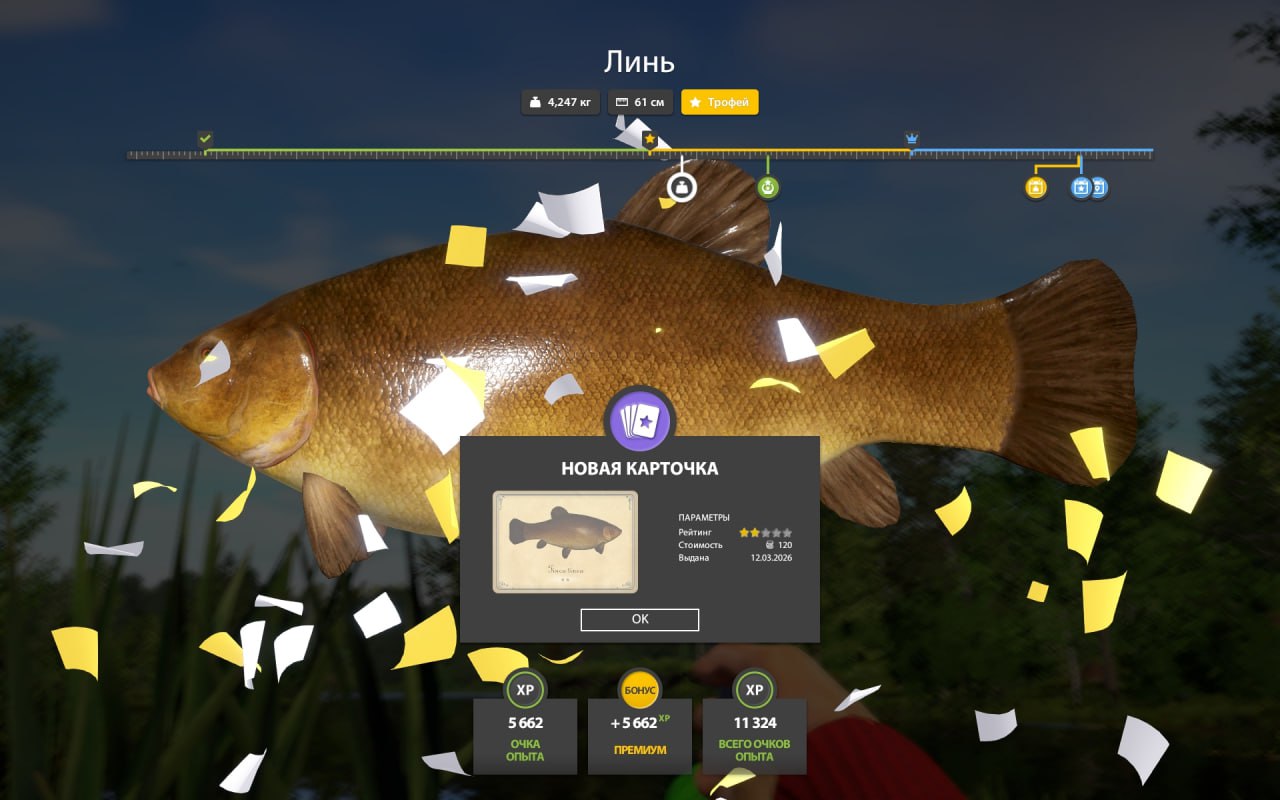
Task: Confirm the new card with OK
Action: pos(640,620)
